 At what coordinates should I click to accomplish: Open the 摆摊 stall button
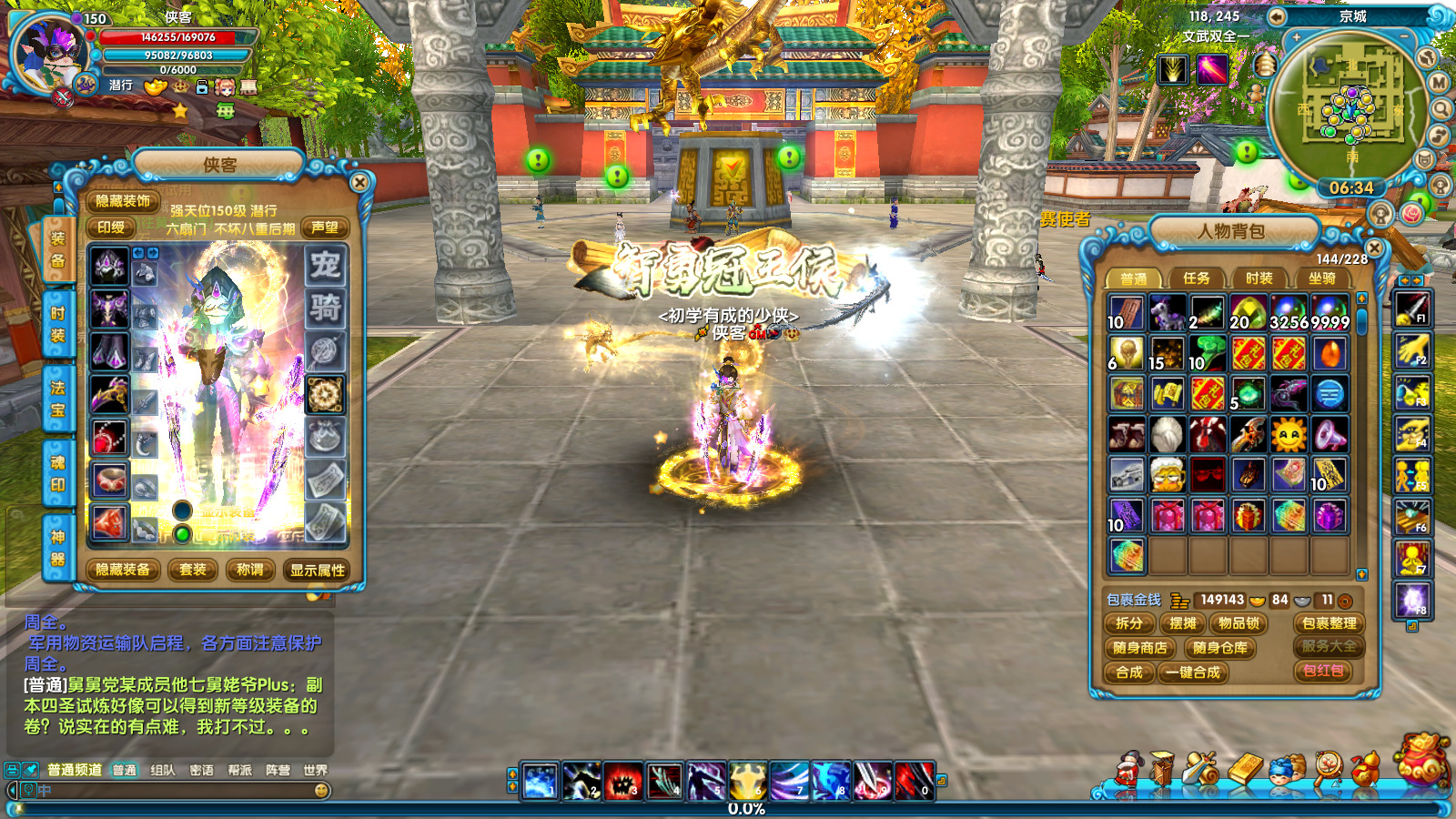click(1183, 623)
